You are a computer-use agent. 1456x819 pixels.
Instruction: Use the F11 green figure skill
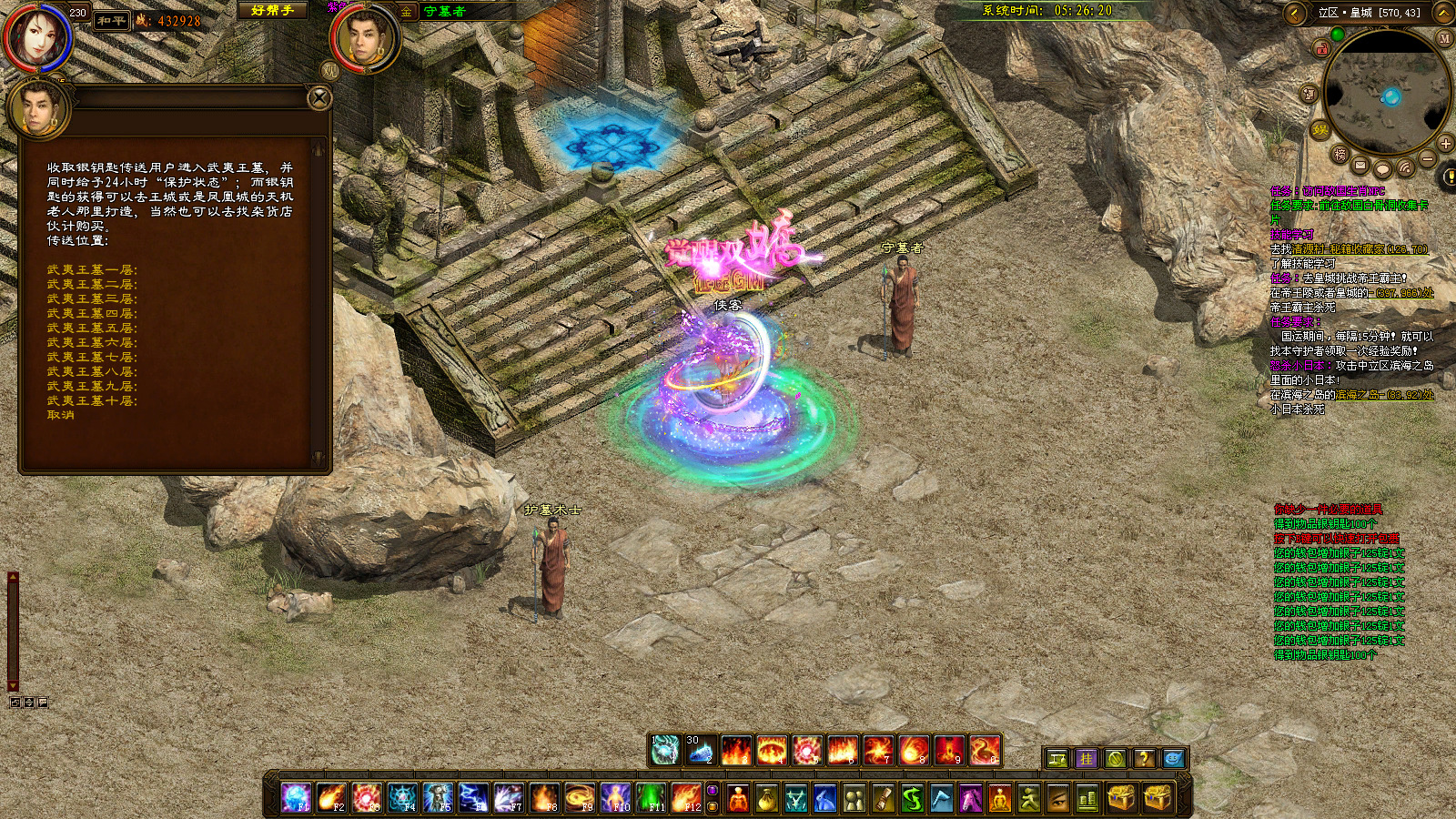click(x=651, y=798)
